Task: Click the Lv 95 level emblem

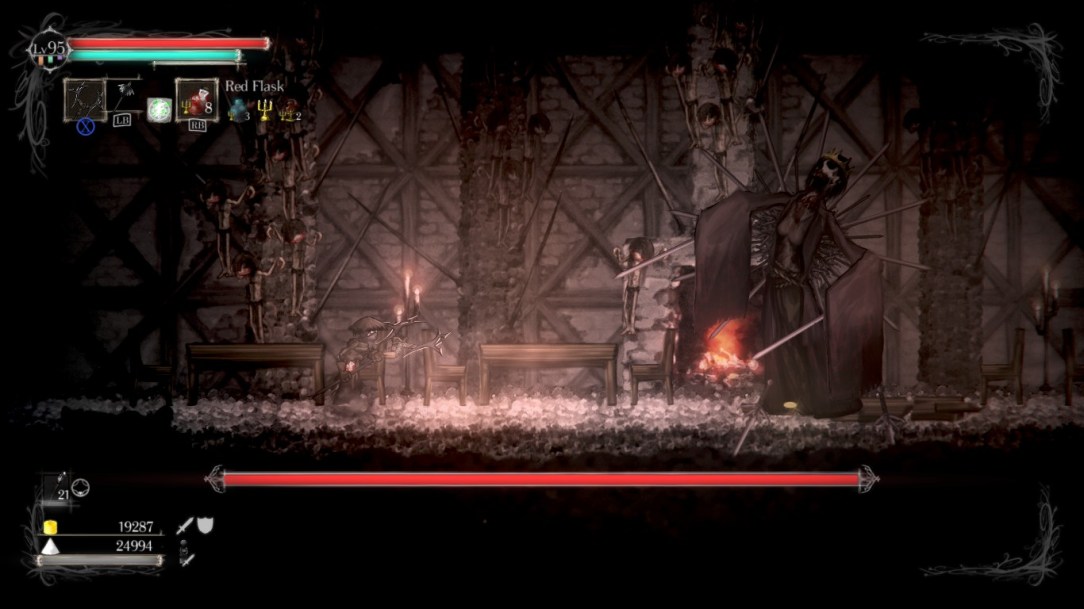Action: pyautogui.click(x=47, y=49)
